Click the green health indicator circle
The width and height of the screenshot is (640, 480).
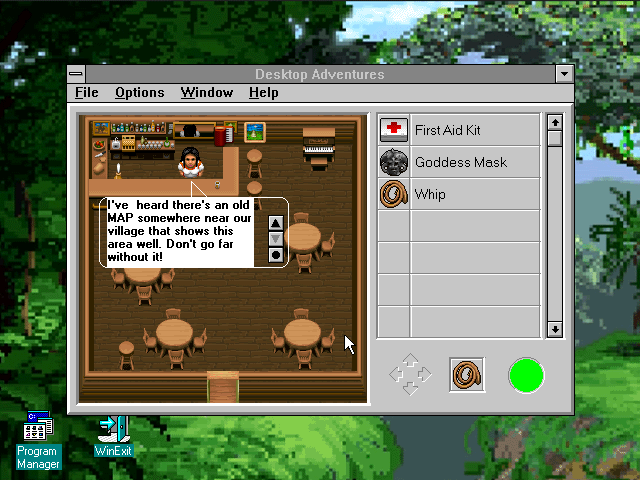click(526, 375)
